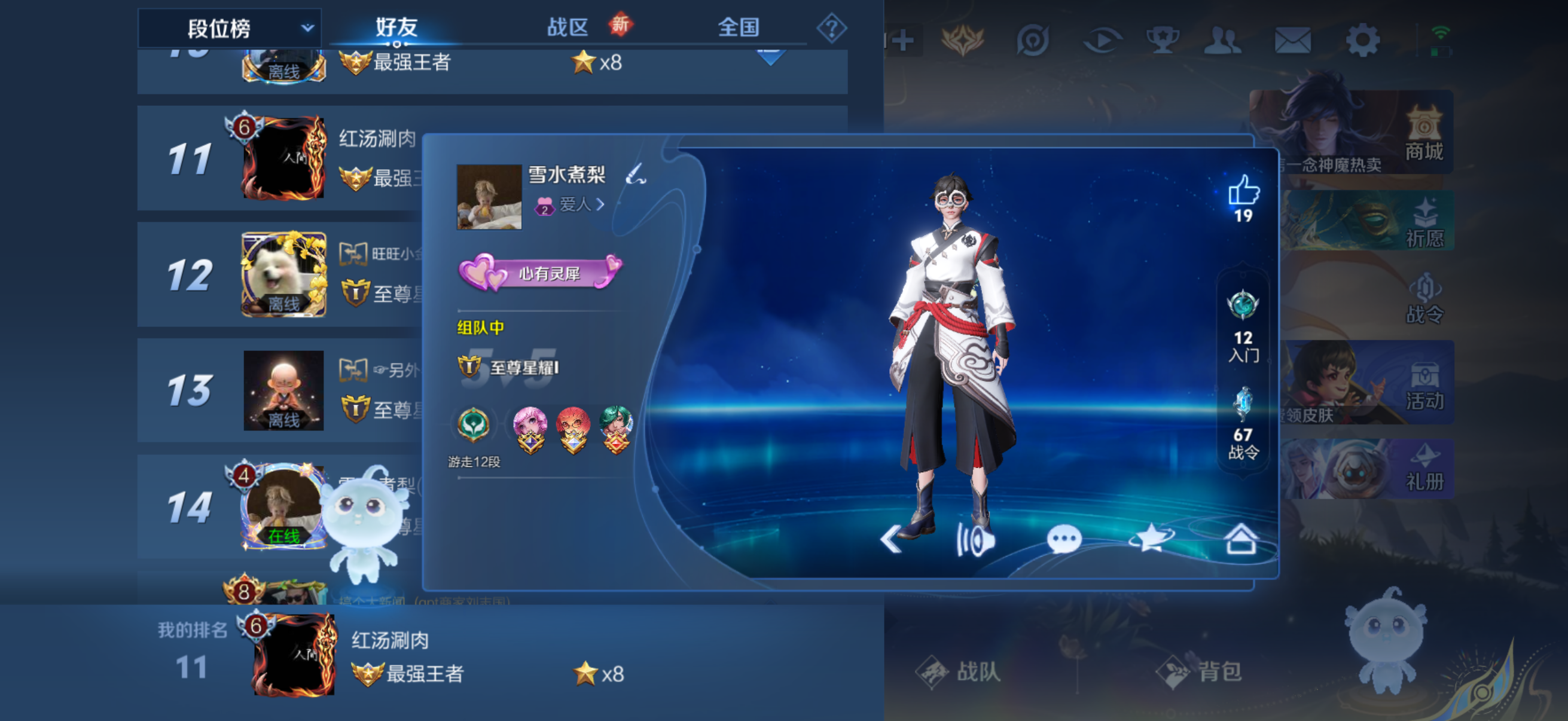Open the ranking help question mark
This screenshot has height=721, width=1568.
[831, 28]
